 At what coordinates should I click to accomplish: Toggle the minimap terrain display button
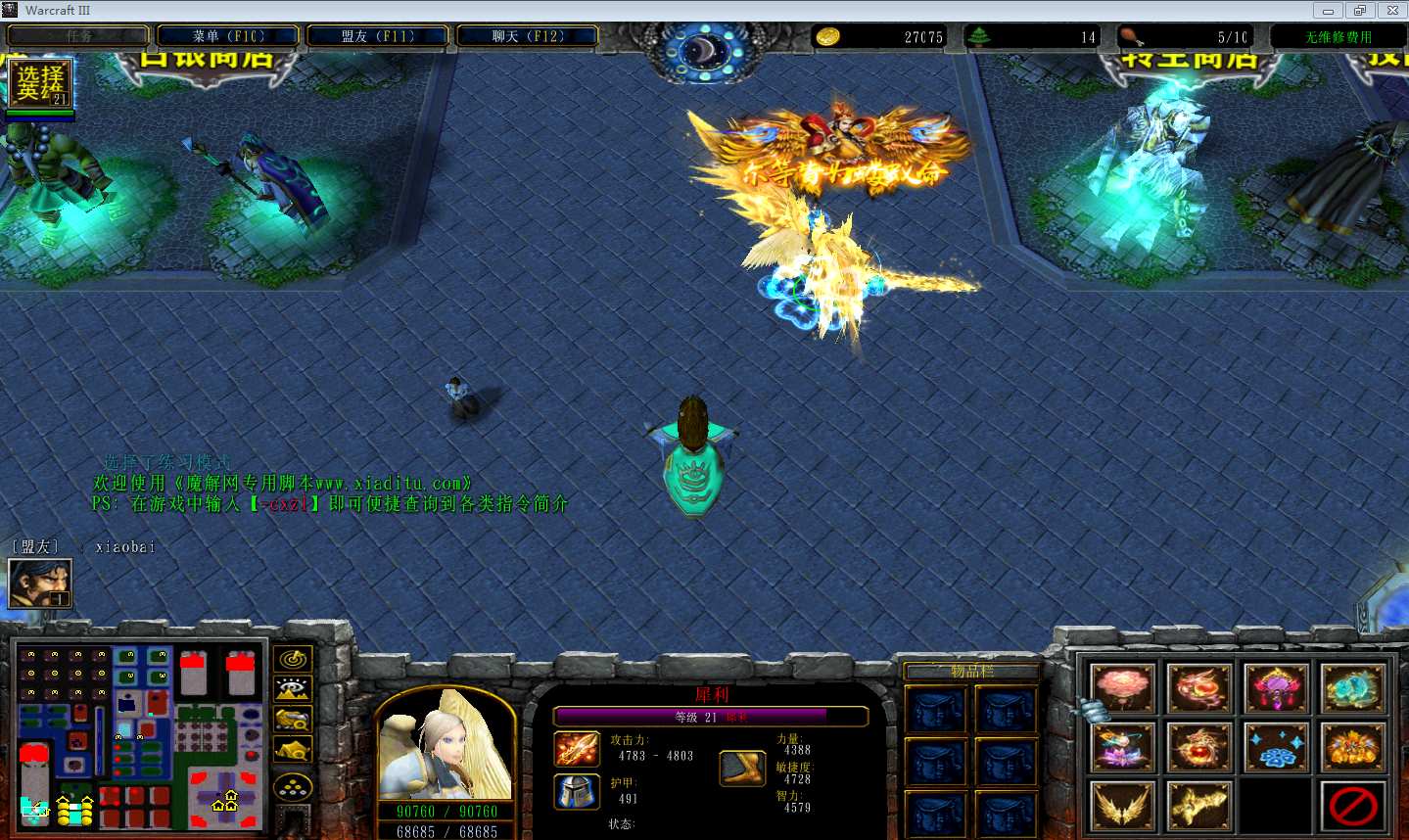pyautogui.click(x=293, y=689)
